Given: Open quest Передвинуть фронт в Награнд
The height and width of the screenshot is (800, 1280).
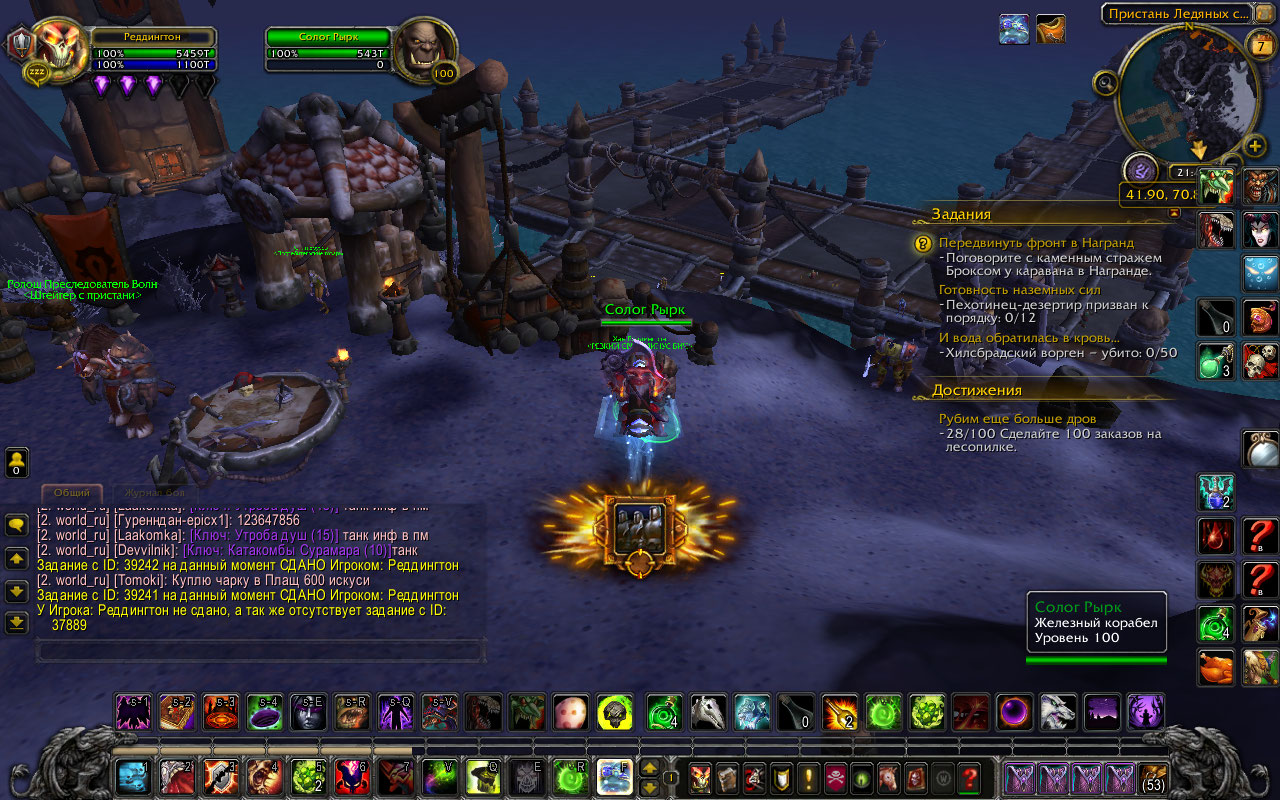Looking at the screenshot, I should [1036, 243].
